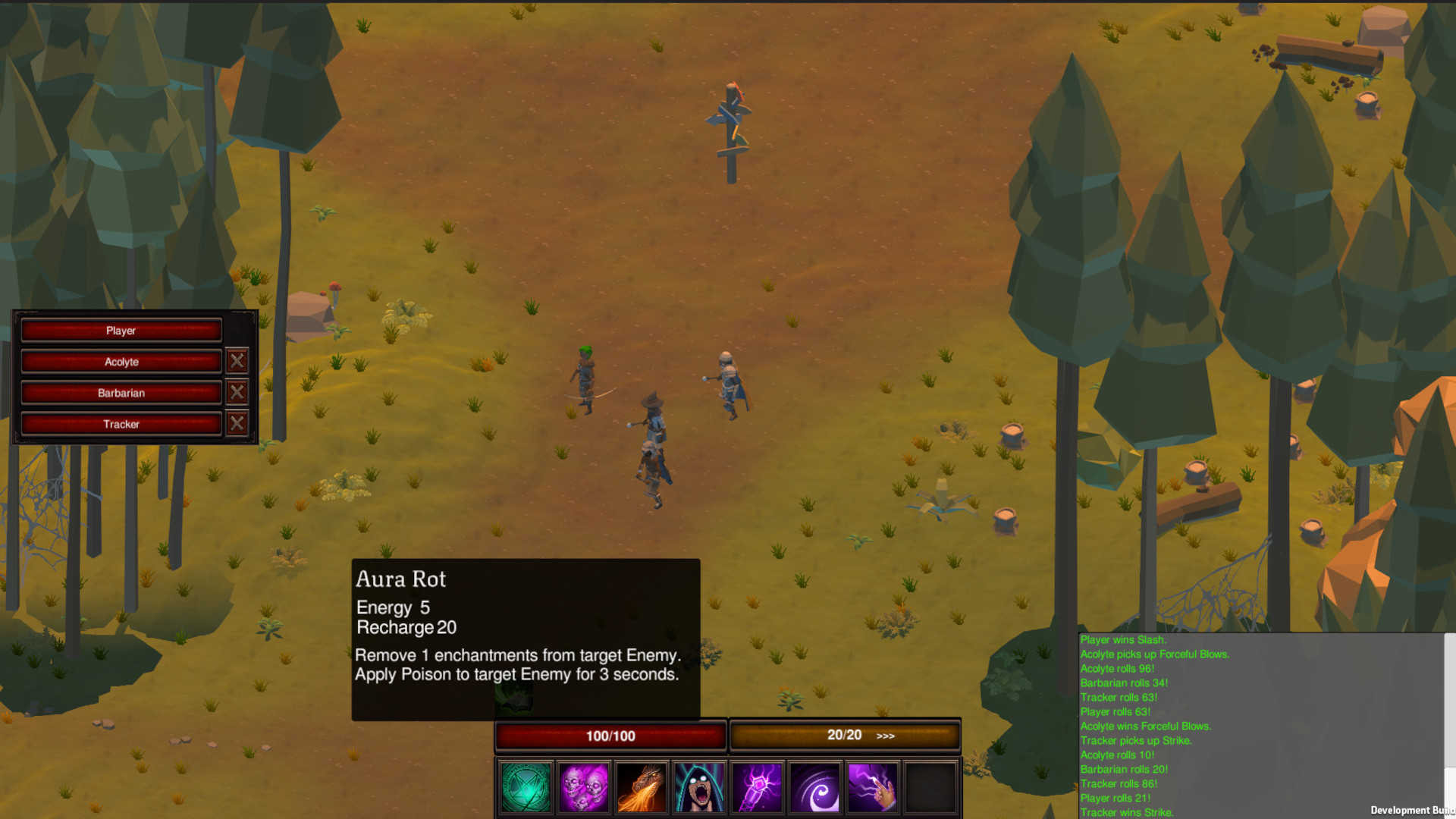Remove the Tracker from the party
Image resolution: width=1456 pixels, height=819 pixels.
tap(237, 423)
